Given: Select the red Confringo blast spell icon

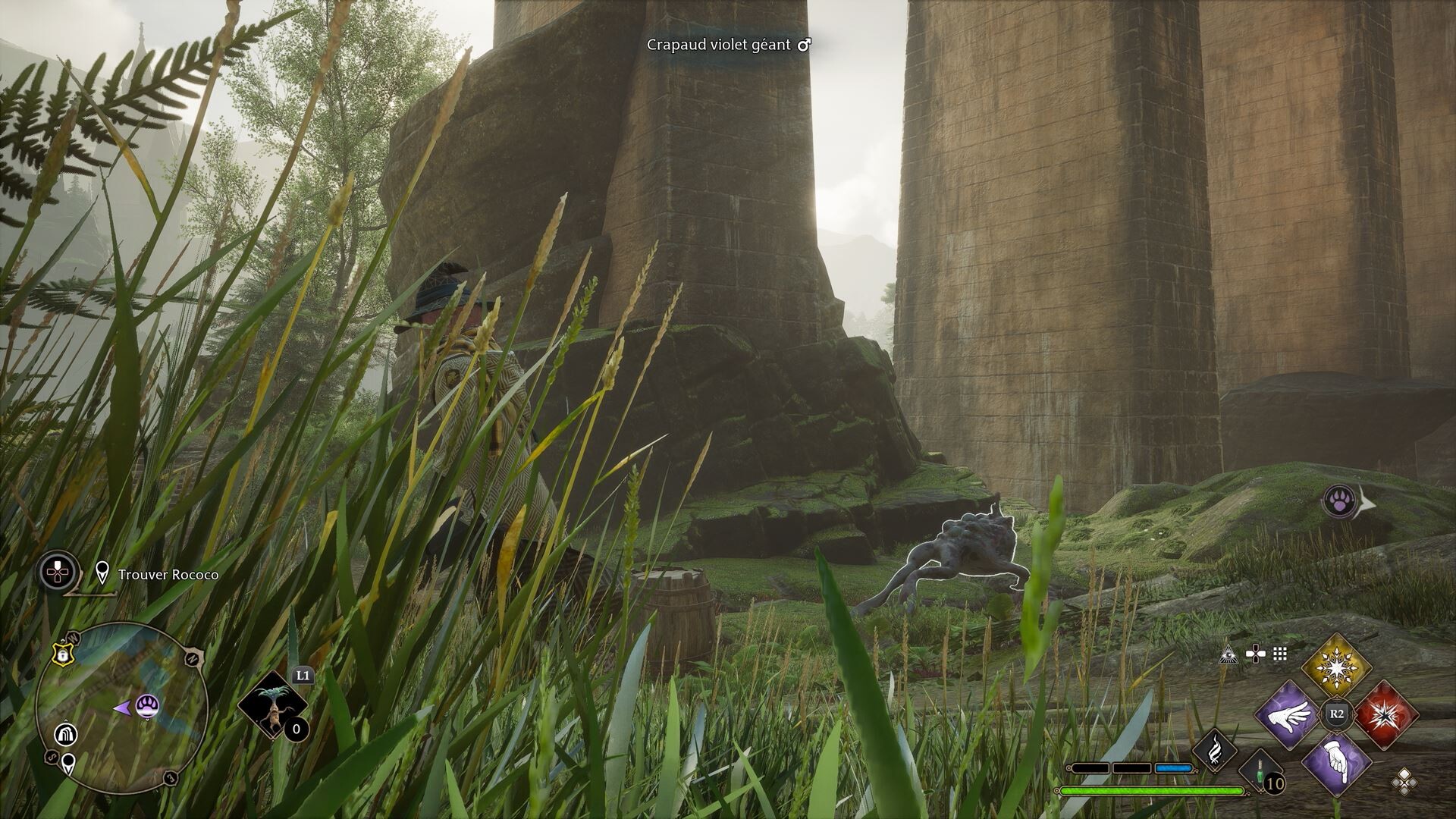Looking at the screenshot, I should 1385,716.
